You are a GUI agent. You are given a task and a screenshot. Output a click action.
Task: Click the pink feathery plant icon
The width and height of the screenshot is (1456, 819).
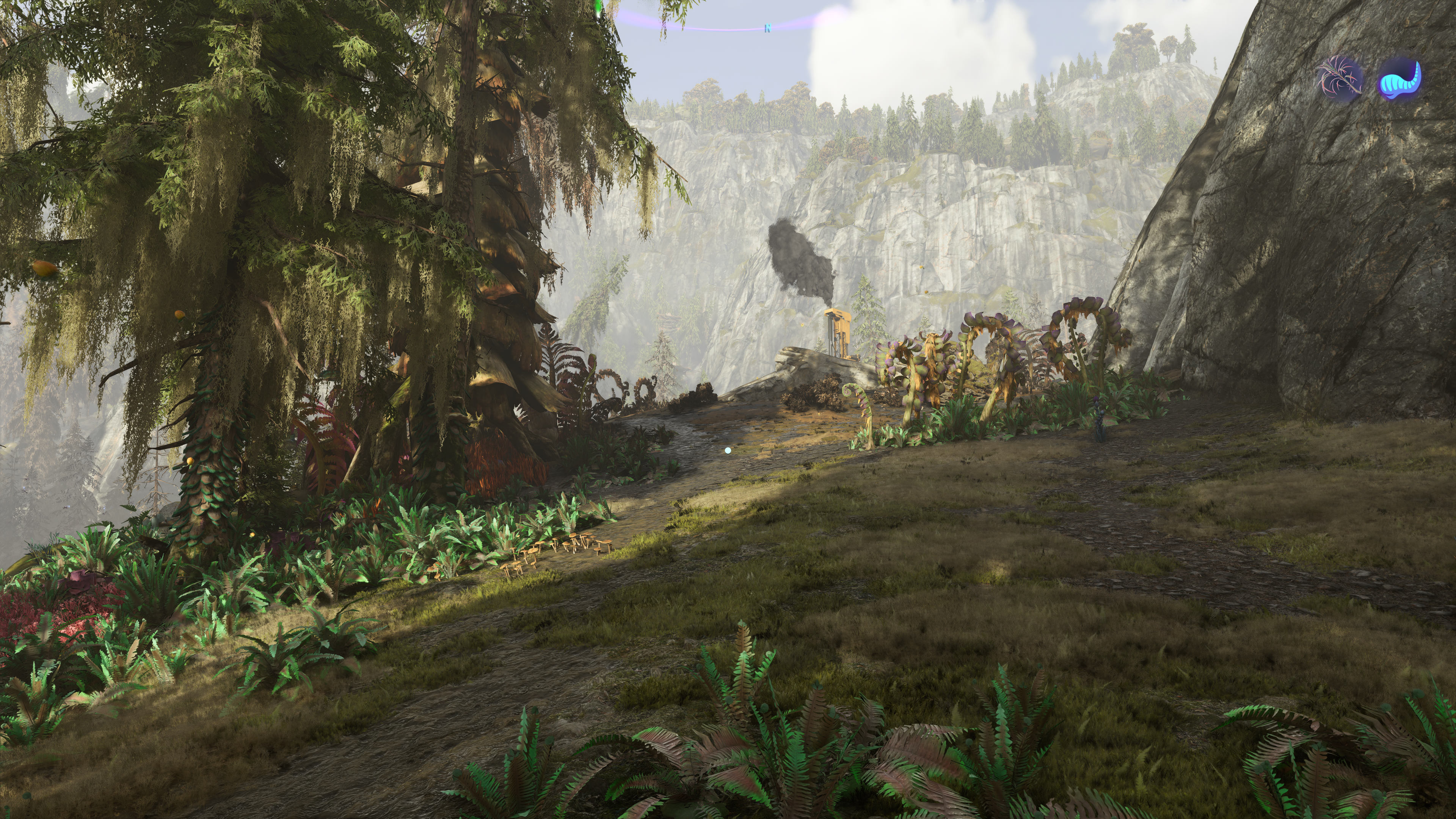(x=1340, y=79)
